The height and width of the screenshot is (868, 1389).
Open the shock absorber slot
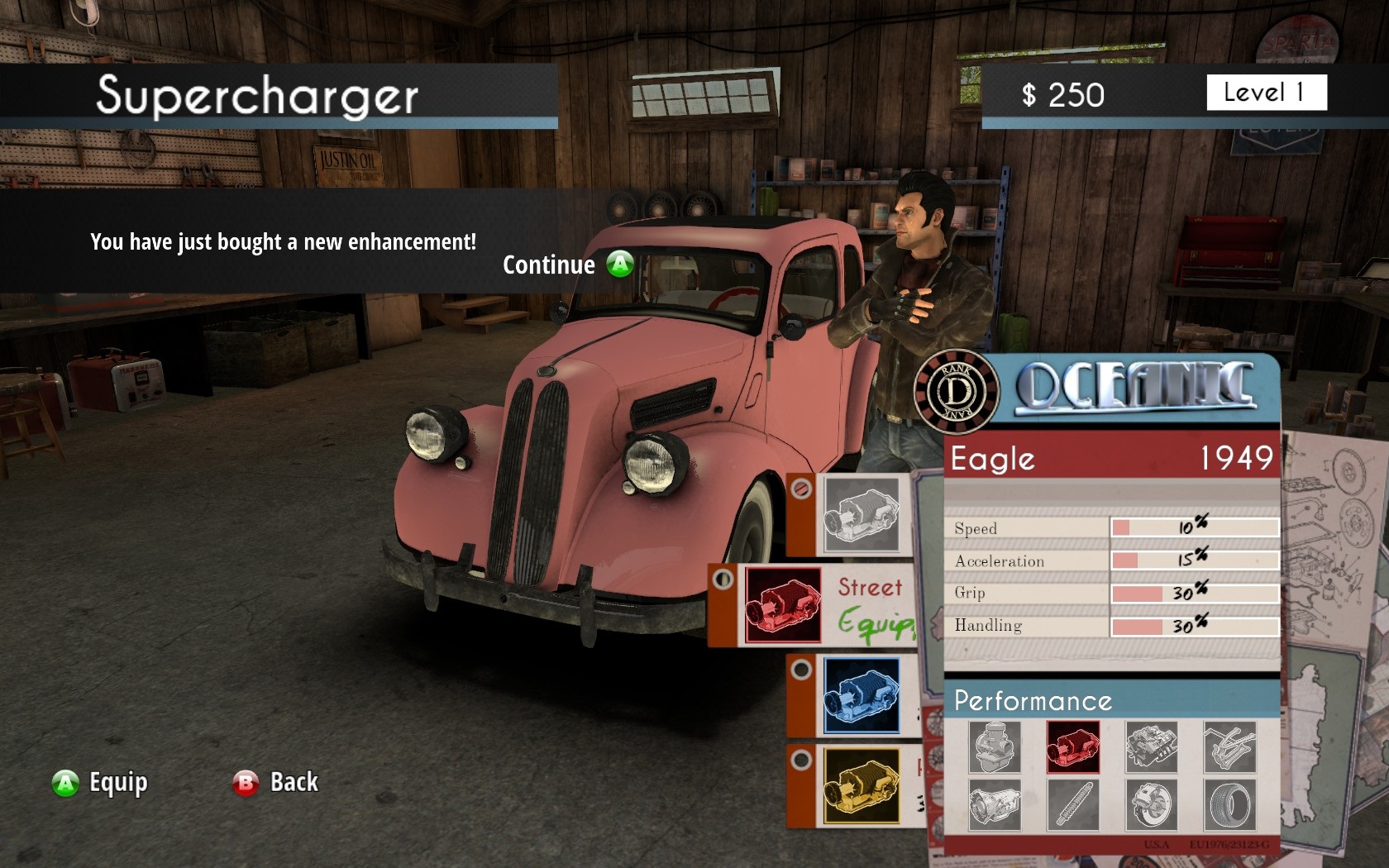pos(1072,804)
